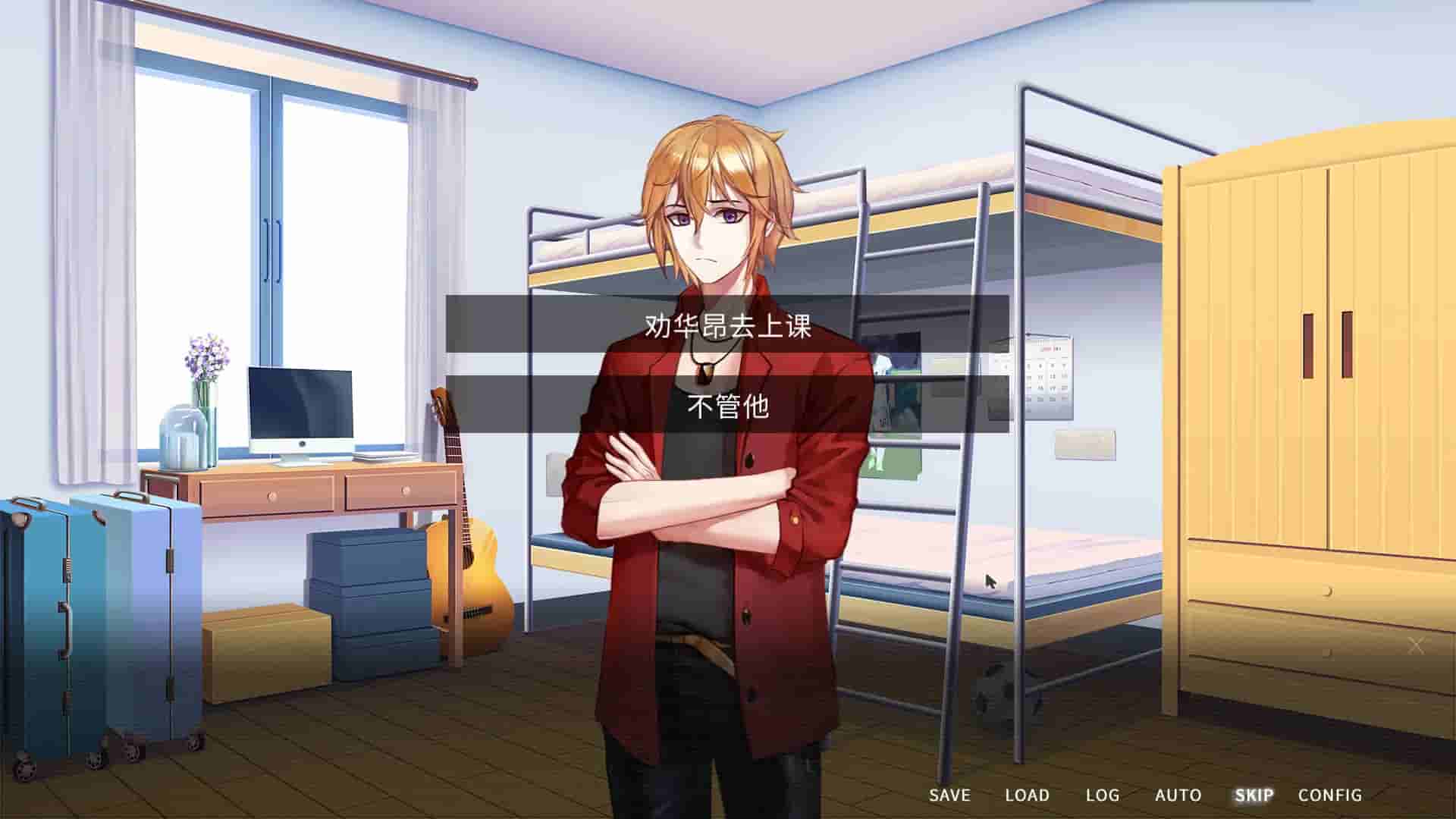Image resolution: width=1456 pixels, height=819 pixels.
Task: Enable AUTO playback mode
Action: 1178,795
